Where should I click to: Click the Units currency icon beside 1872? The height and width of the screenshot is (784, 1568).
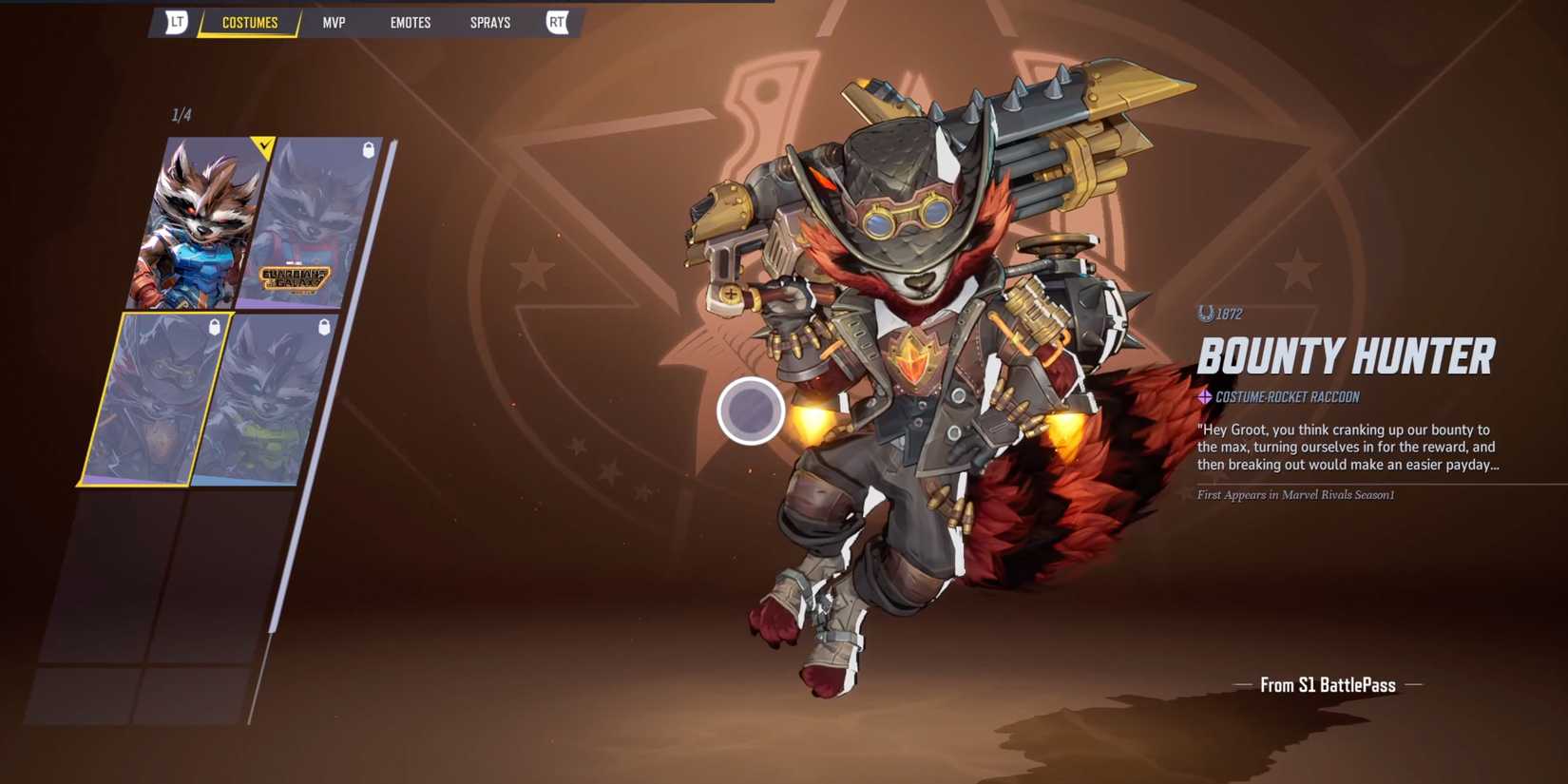click(1205, 316)
